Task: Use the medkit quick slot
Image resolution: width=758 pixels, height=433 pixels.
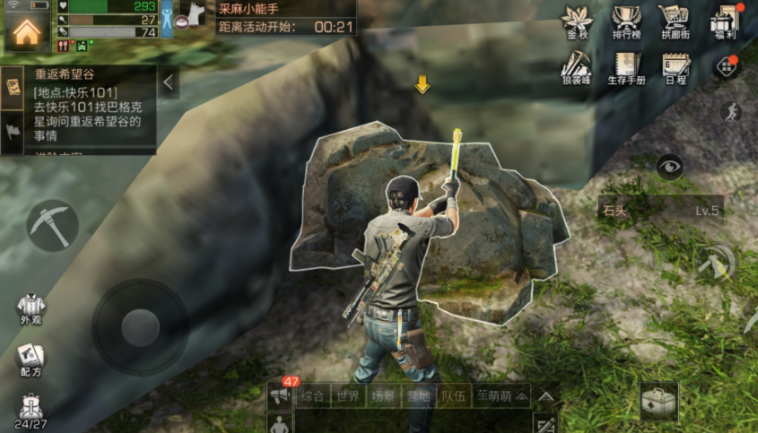Action: coord(659,400)
